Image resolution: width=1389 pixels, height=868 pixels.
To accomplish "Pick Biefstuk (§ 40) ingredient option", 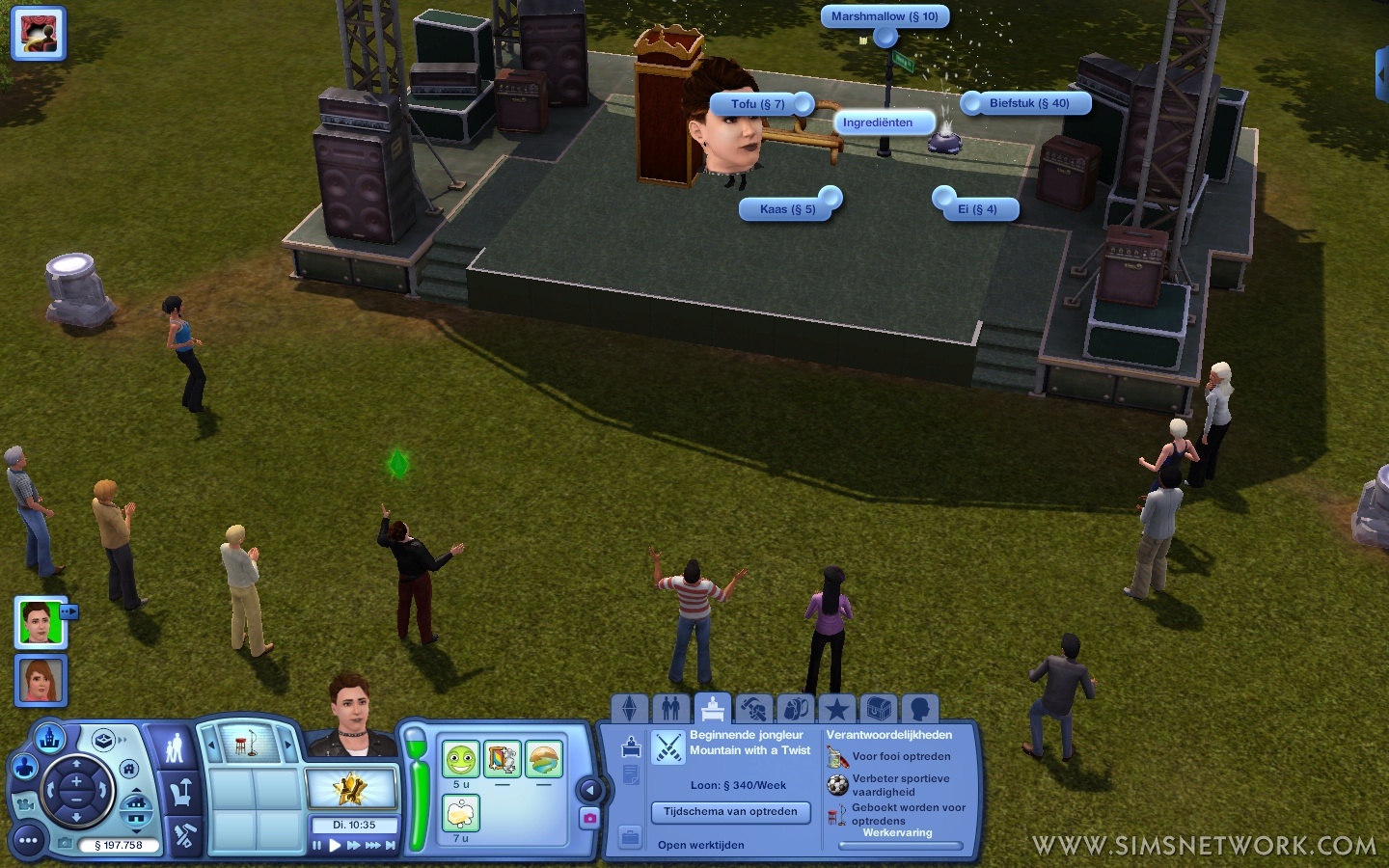I will [1029, 103].
